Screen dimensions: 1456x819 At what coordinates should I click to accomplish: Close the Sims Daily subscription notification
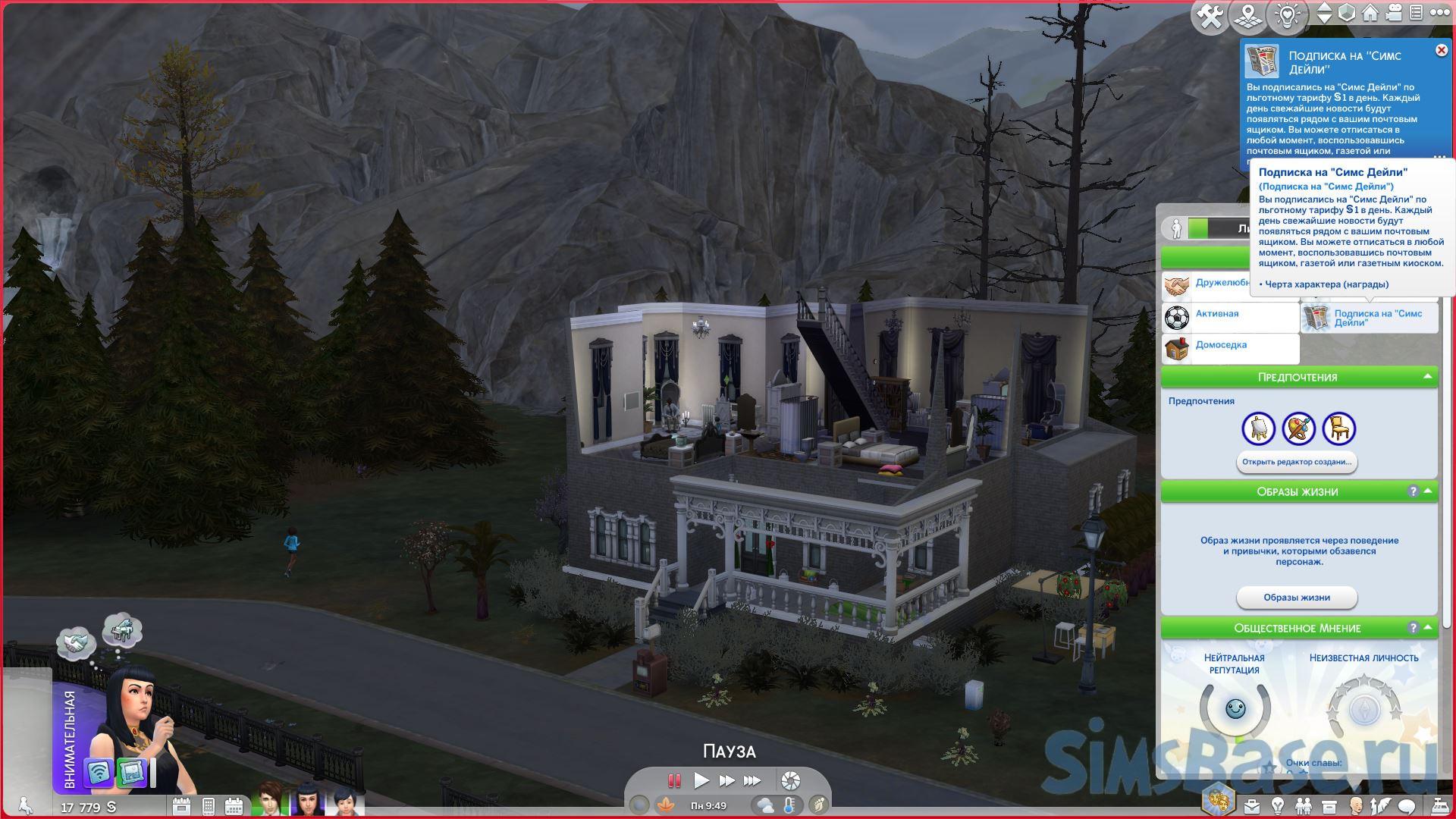[1441, 50]
